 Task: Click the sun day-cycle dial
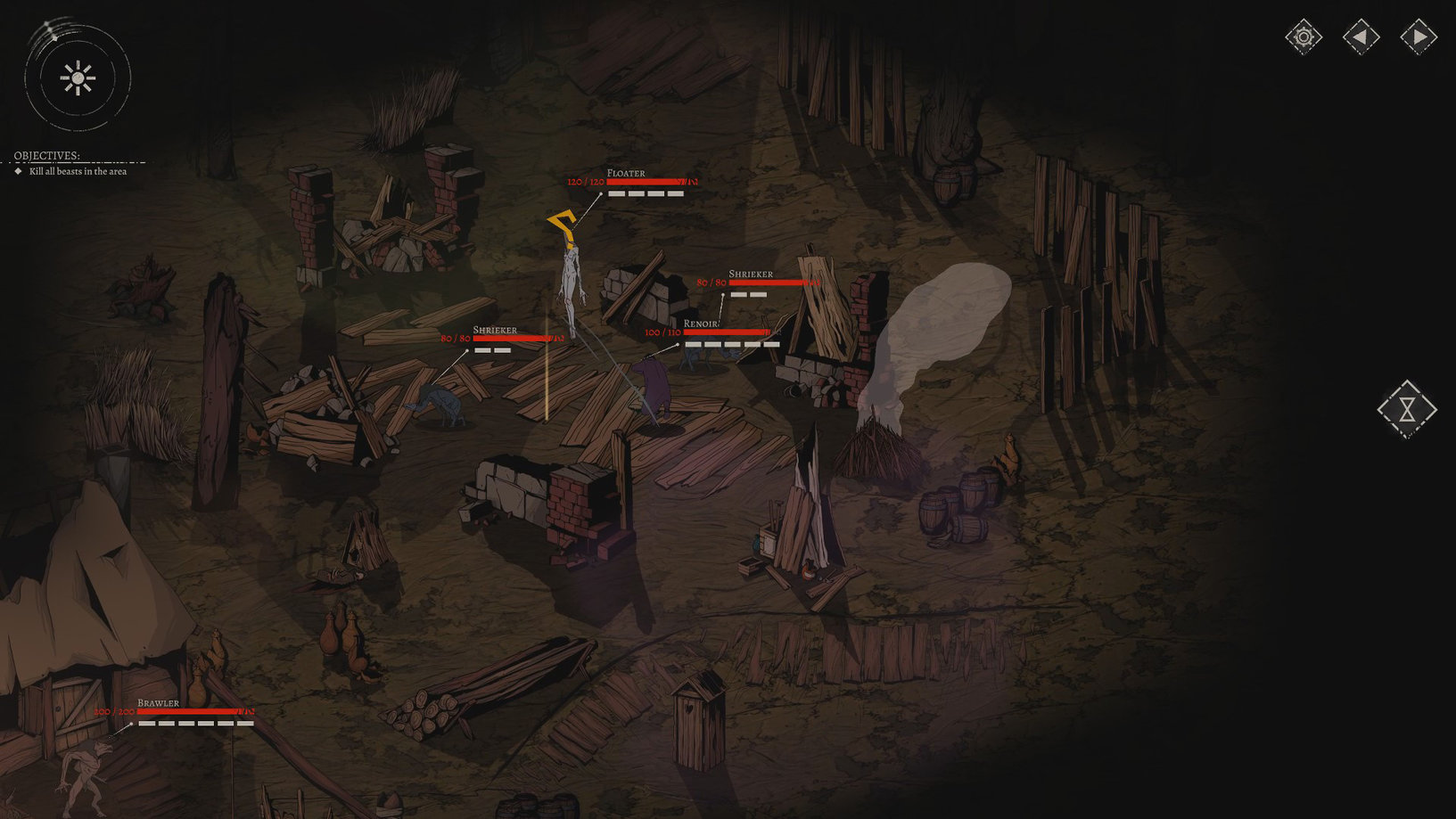(x=78, y=78)
